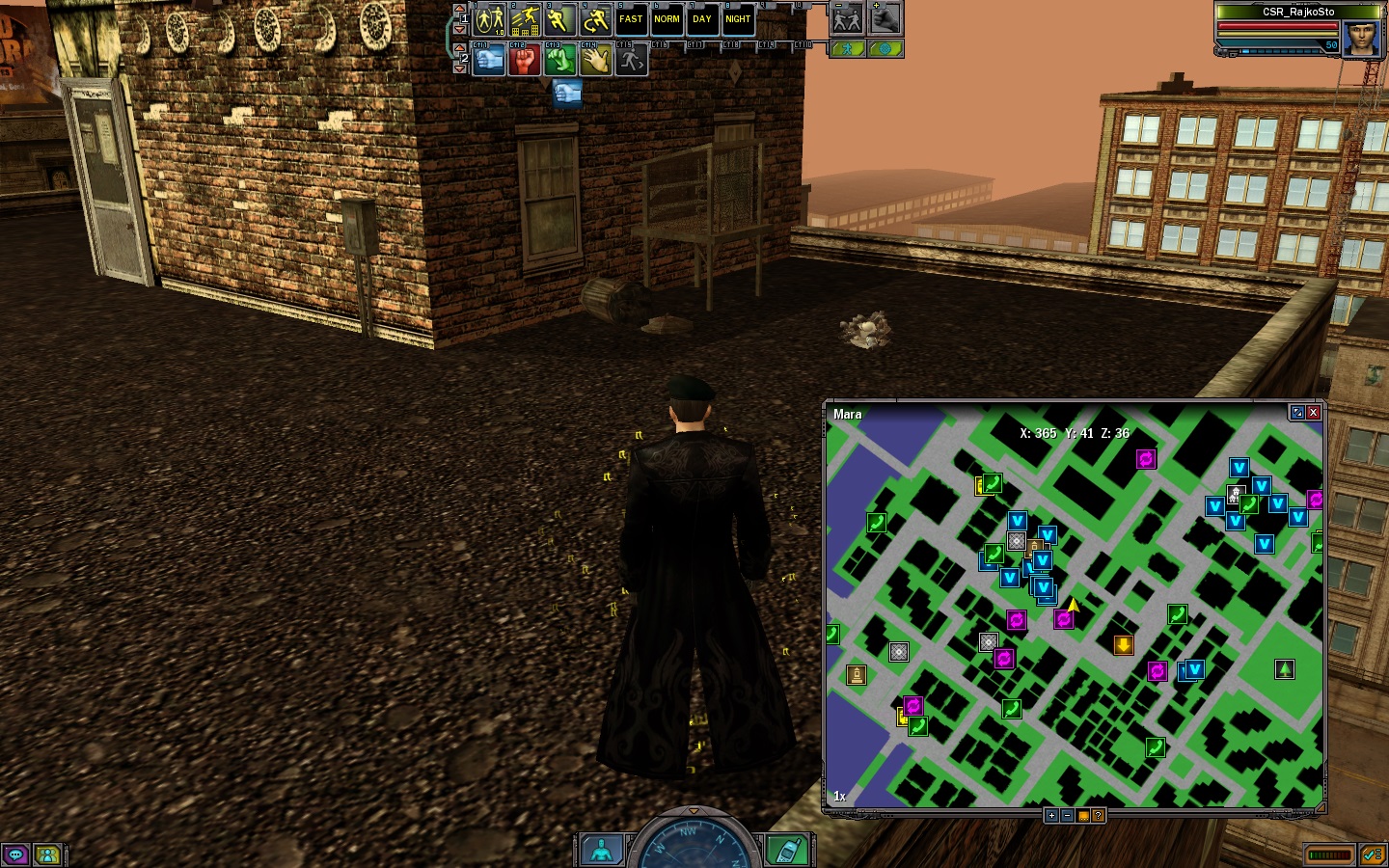
Task: Zoom in the map with plus button
Action: 1051,816
